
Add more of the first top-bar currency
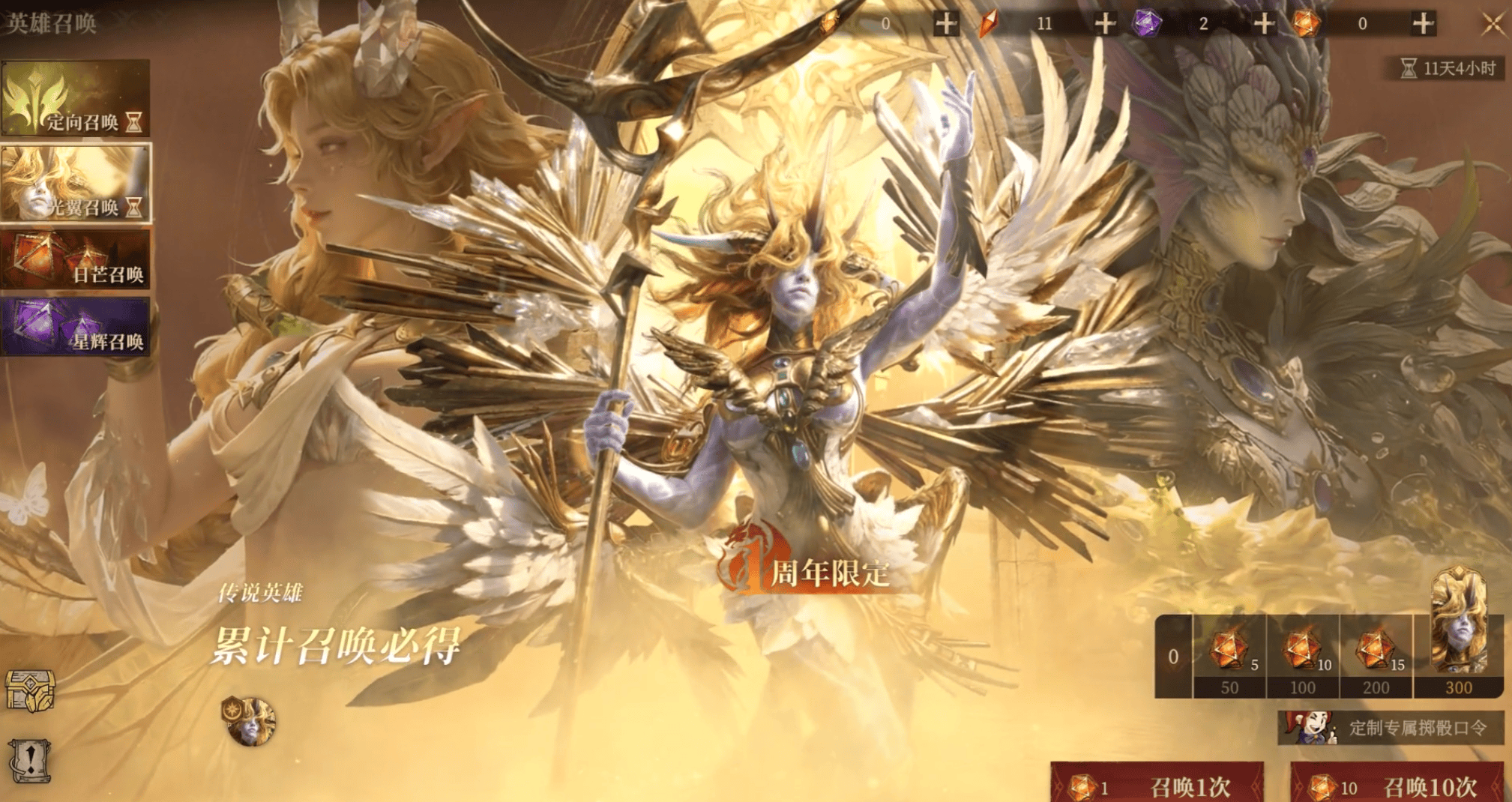pyautogui.click(x=946, y=24)
